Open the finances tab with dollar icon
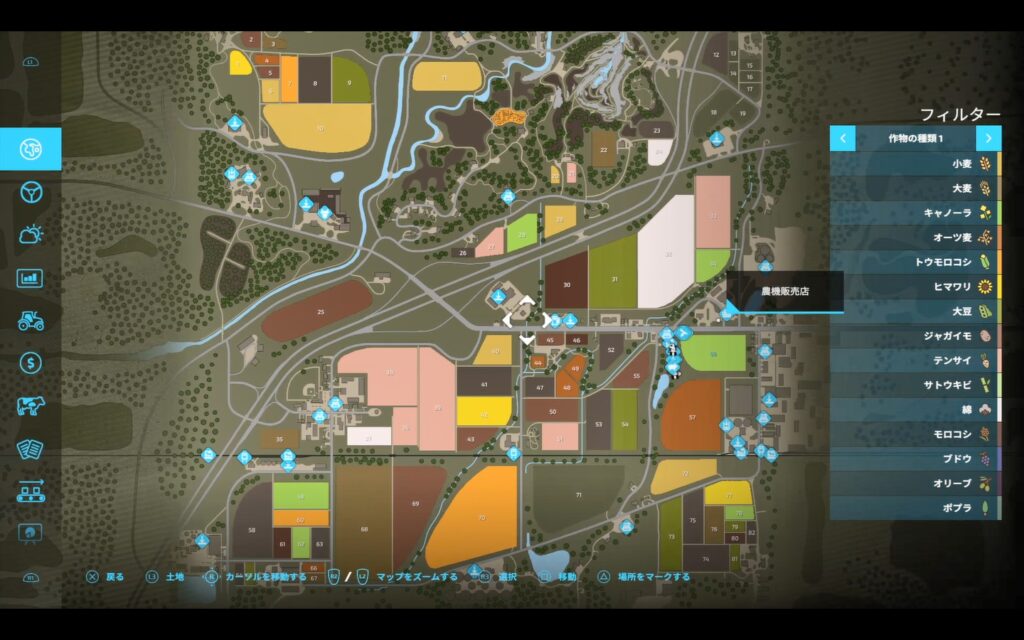The height and width of the screenshot is (640, 1024). (30, 363)
